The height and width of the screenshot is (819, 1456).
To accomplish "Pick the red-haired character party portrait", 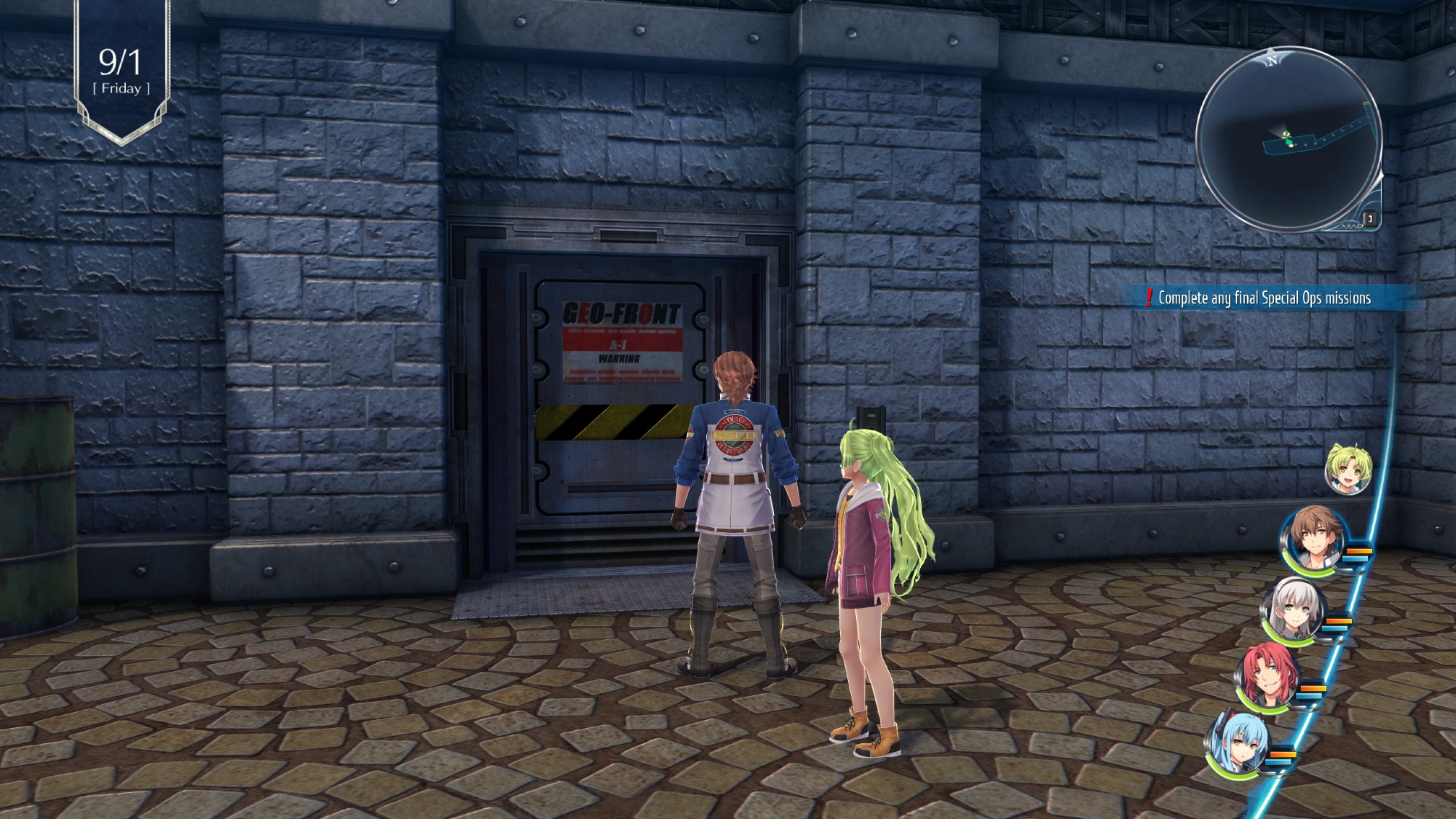I will pyautogui.click(x=1267, y=677).
